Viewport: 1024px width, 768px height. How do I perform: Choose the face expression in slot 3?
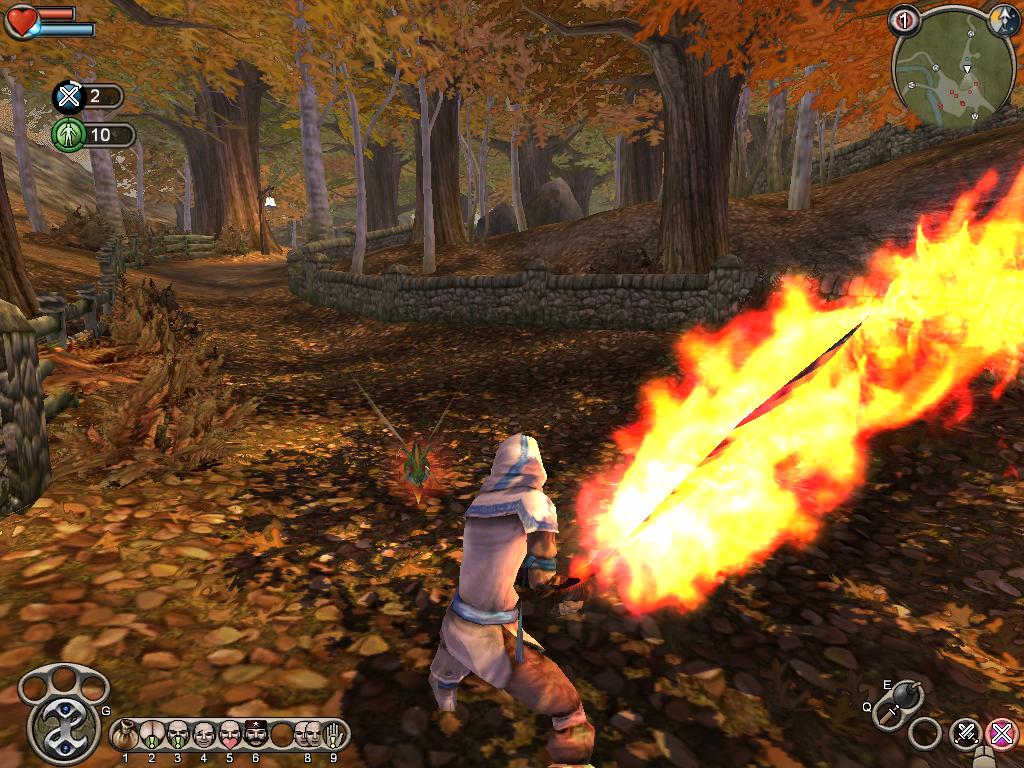177,735
